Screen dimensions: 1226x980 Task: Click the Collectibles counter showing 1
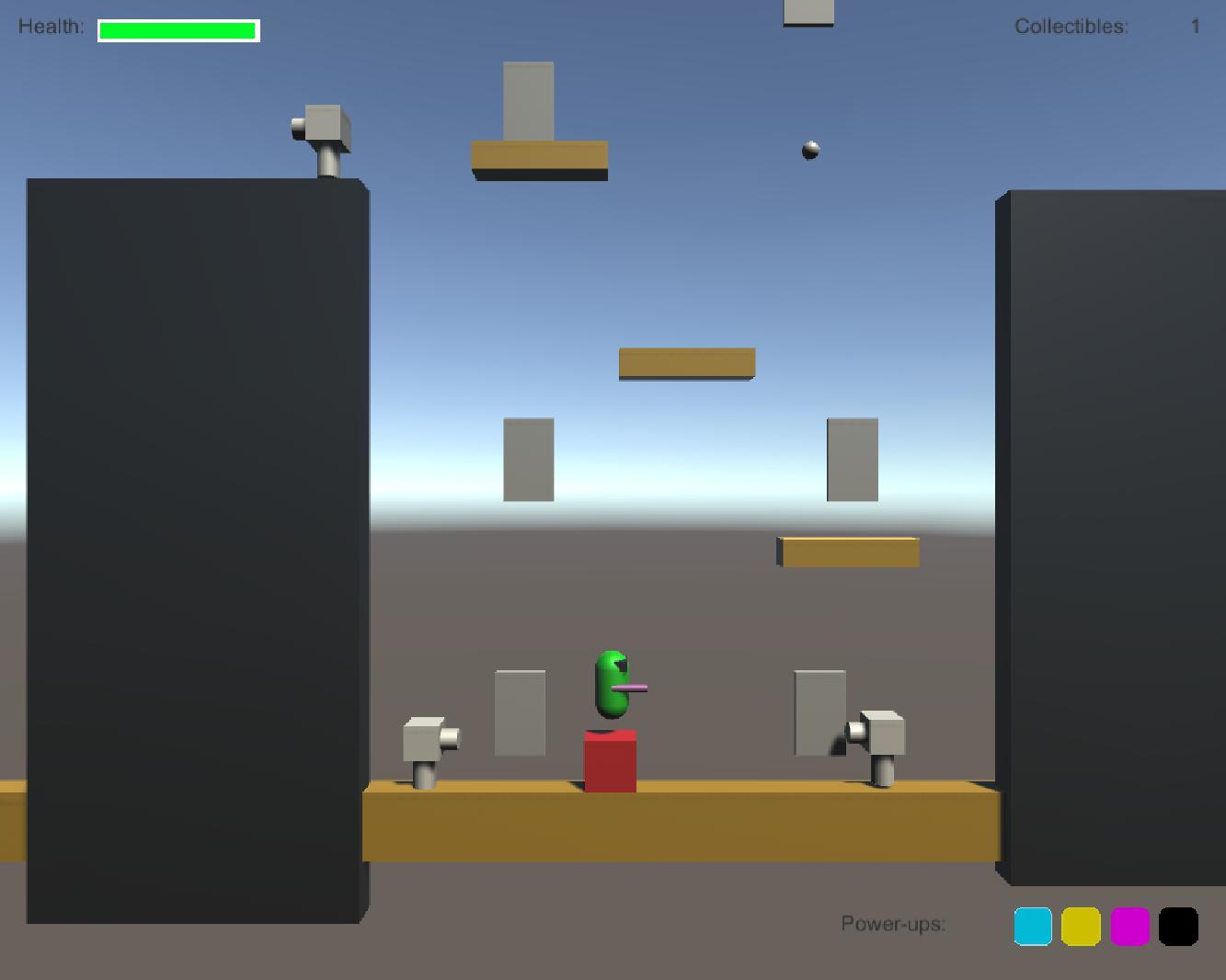point(1197,27)
